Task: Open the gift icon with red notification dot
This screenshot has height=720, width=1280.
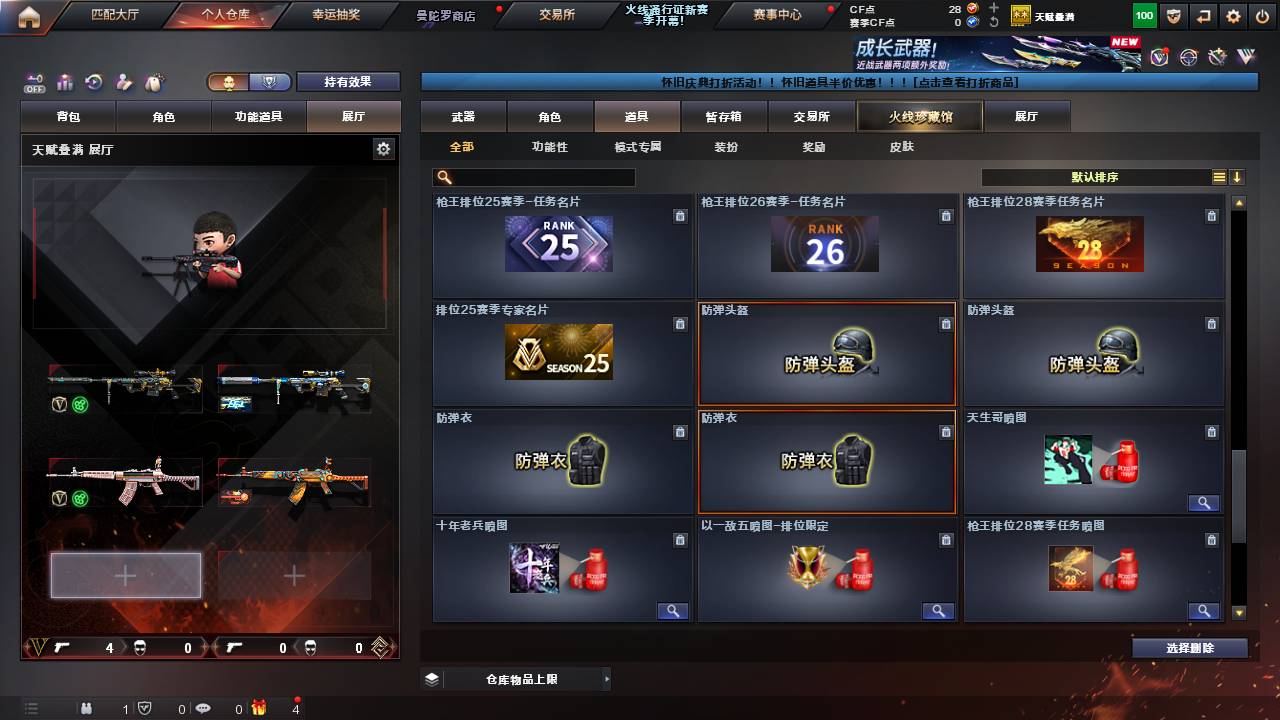Action: coord(258,708)
